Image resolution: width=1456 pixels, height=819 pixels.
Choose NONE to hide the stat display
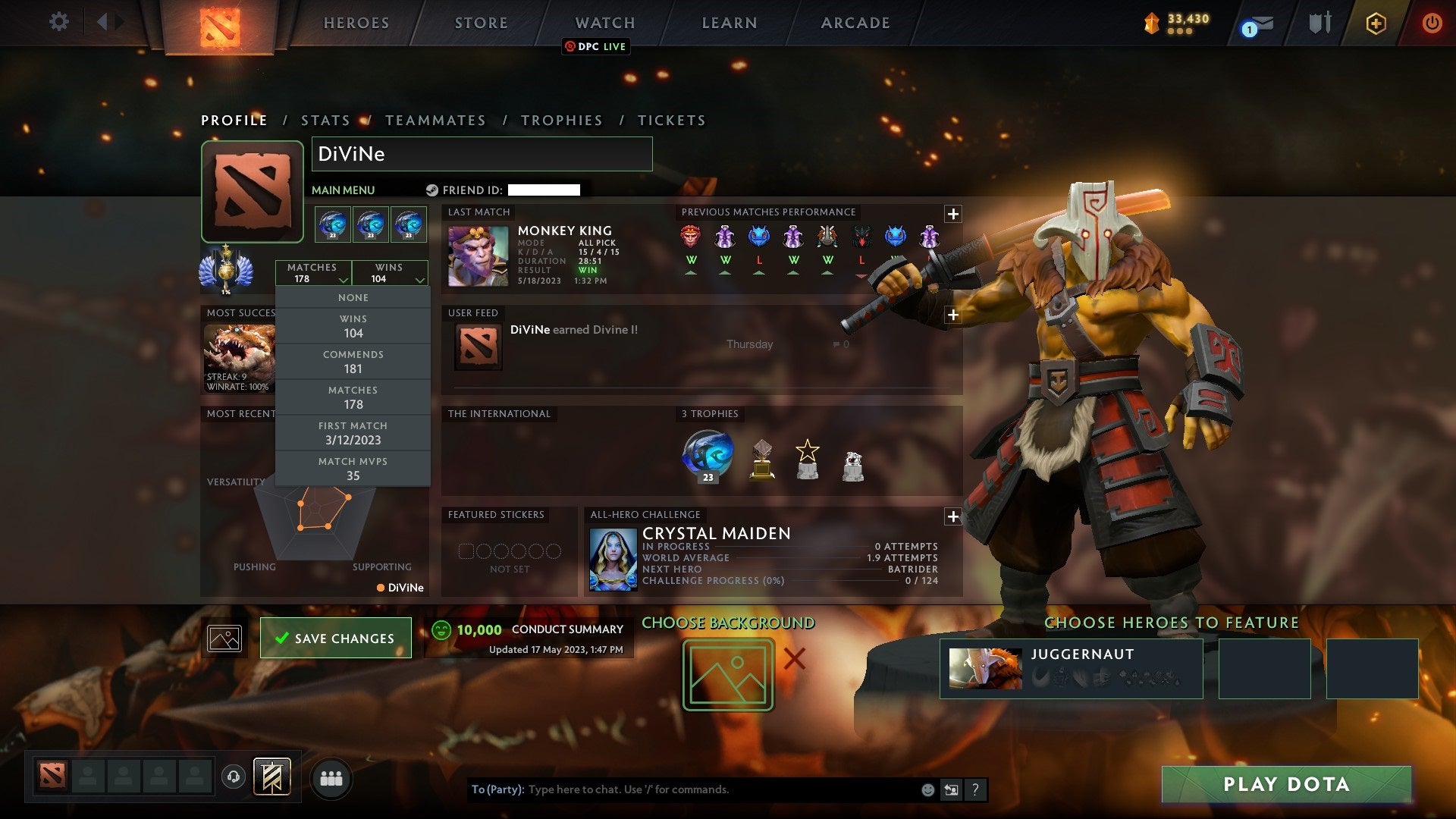[353, 297]
